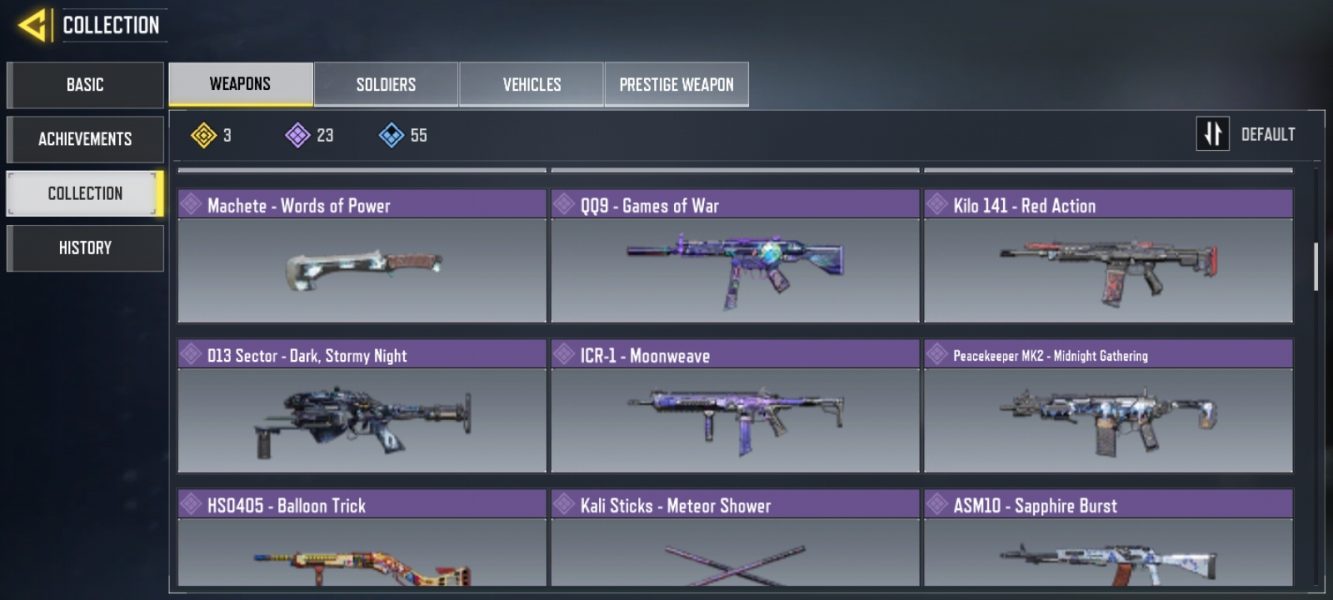Open the History section
Screen dimensions: 1333x600
tap(85, 248)
